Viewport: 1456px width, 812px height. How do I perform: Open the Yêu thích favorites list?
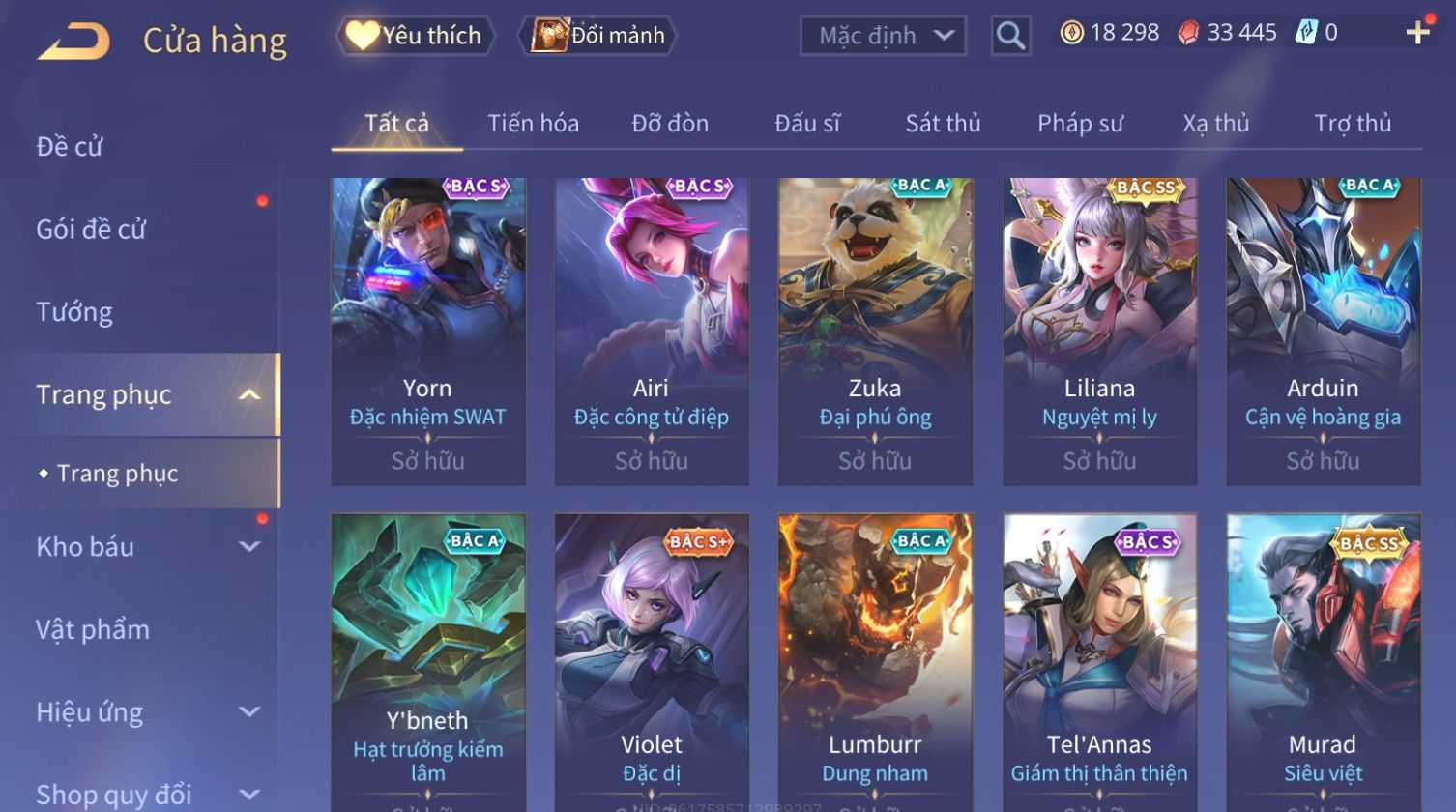(x=415, y=36)
